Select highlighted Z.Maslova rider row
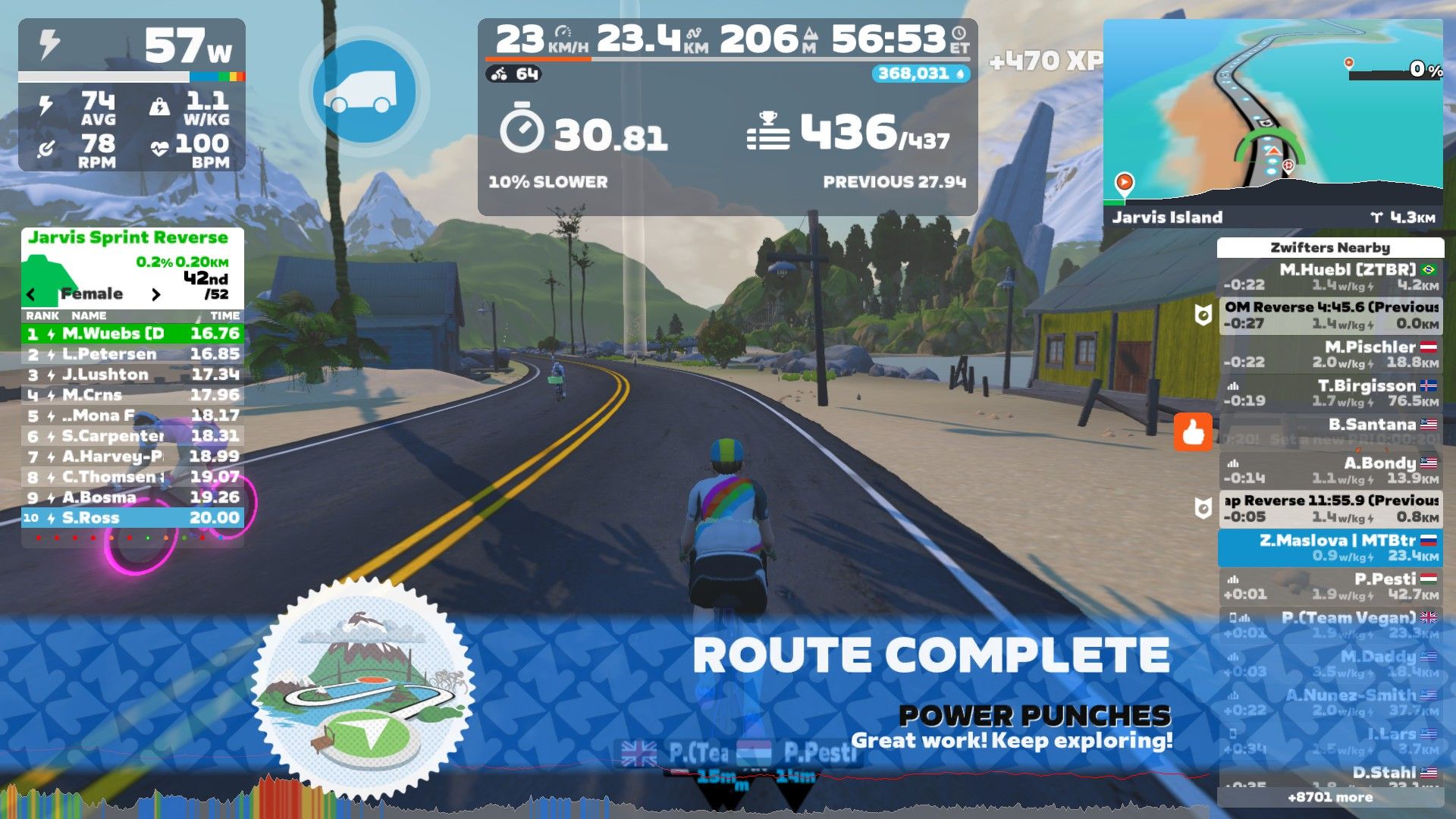Viewport: 1456px width, 819px height. (1330, 548)
